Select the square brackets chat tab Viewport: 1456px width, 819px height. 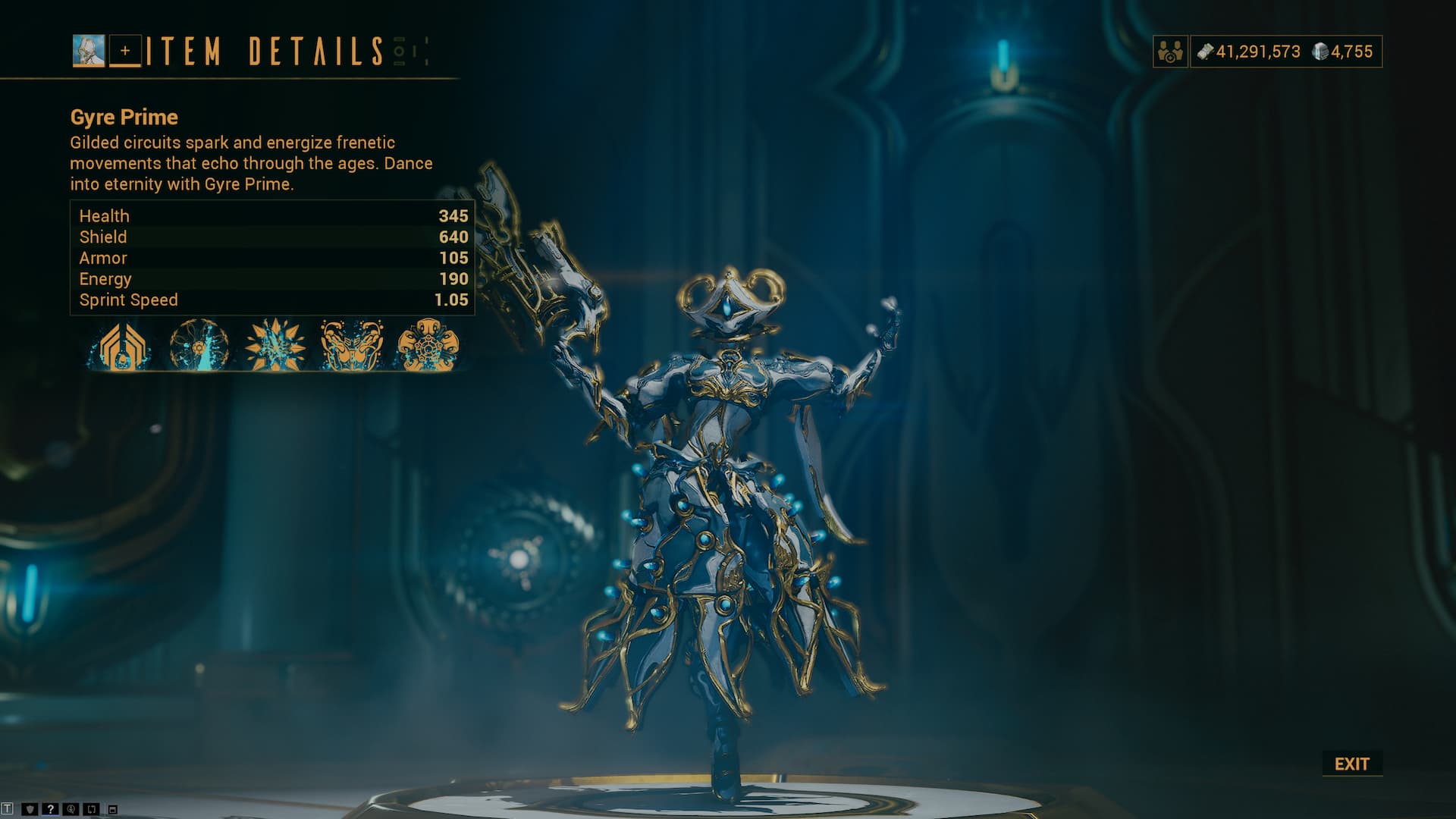pos(91,809)
